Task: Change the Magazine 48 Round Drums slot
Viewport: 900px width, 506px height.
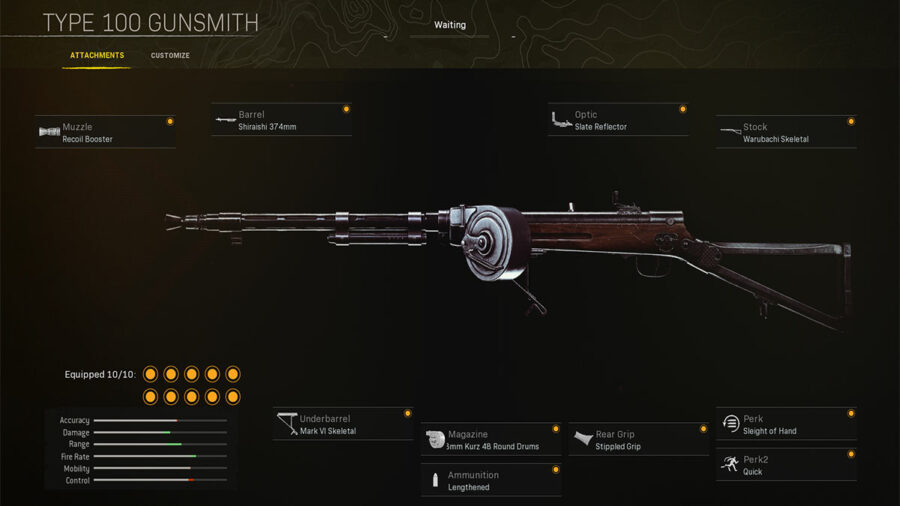Action: pos(490,440)
